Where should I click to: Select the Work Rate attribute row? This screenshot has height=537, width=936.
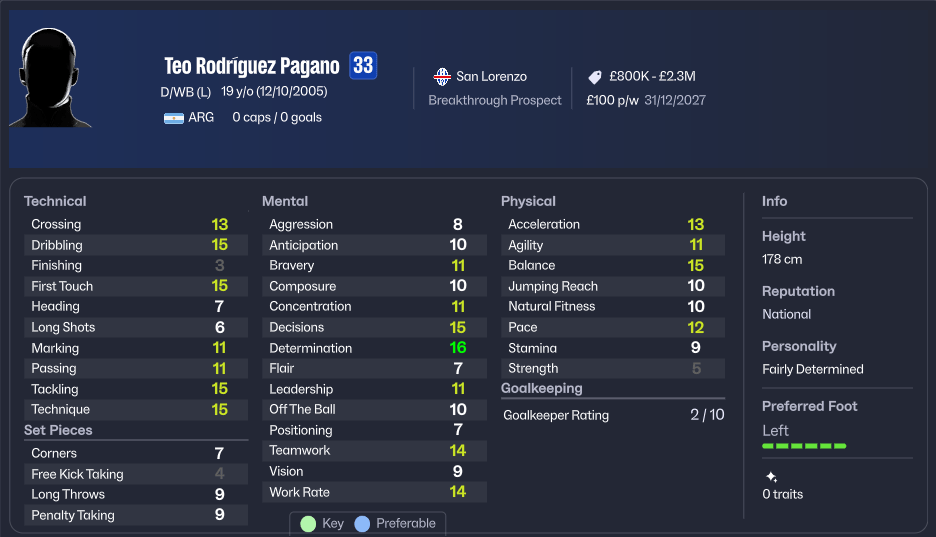pos(373,492)
